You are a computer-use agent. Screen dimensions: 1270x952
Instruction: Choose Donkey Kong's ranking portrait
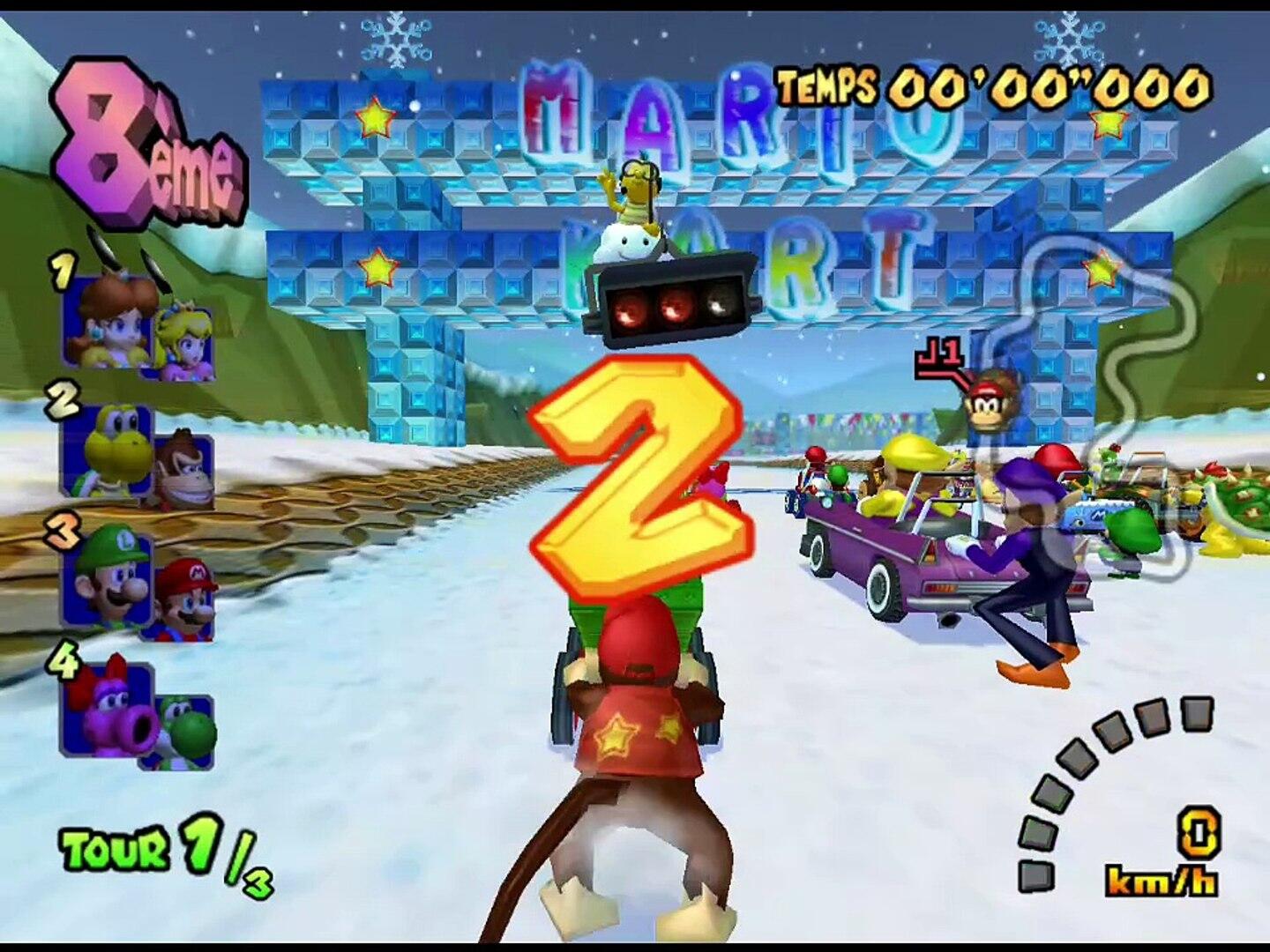[185, 472]
